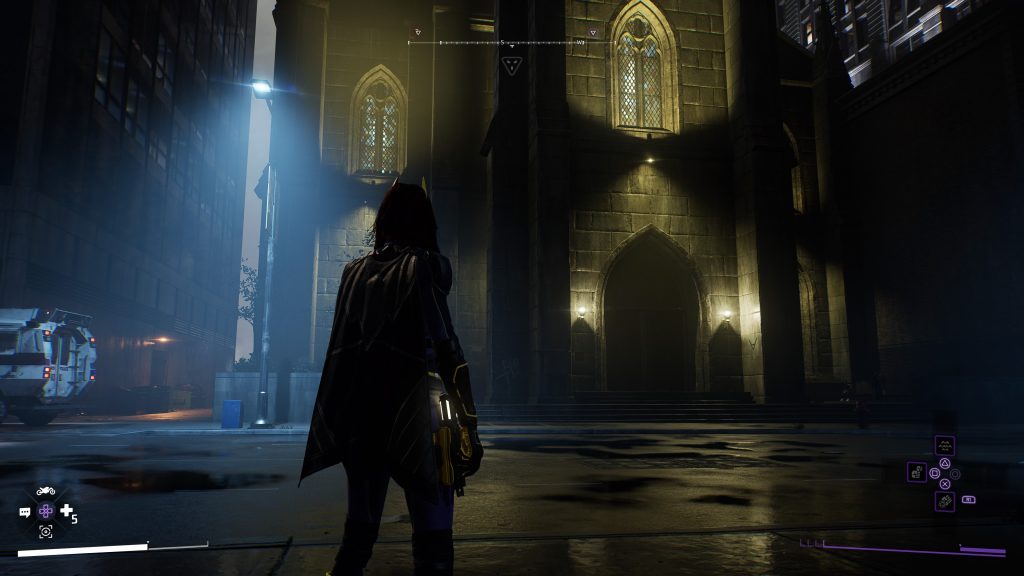Summon the Batcycle via the motorcycle icon
This screenshot has height=576, width=1024.
click(x=46, y=491)
